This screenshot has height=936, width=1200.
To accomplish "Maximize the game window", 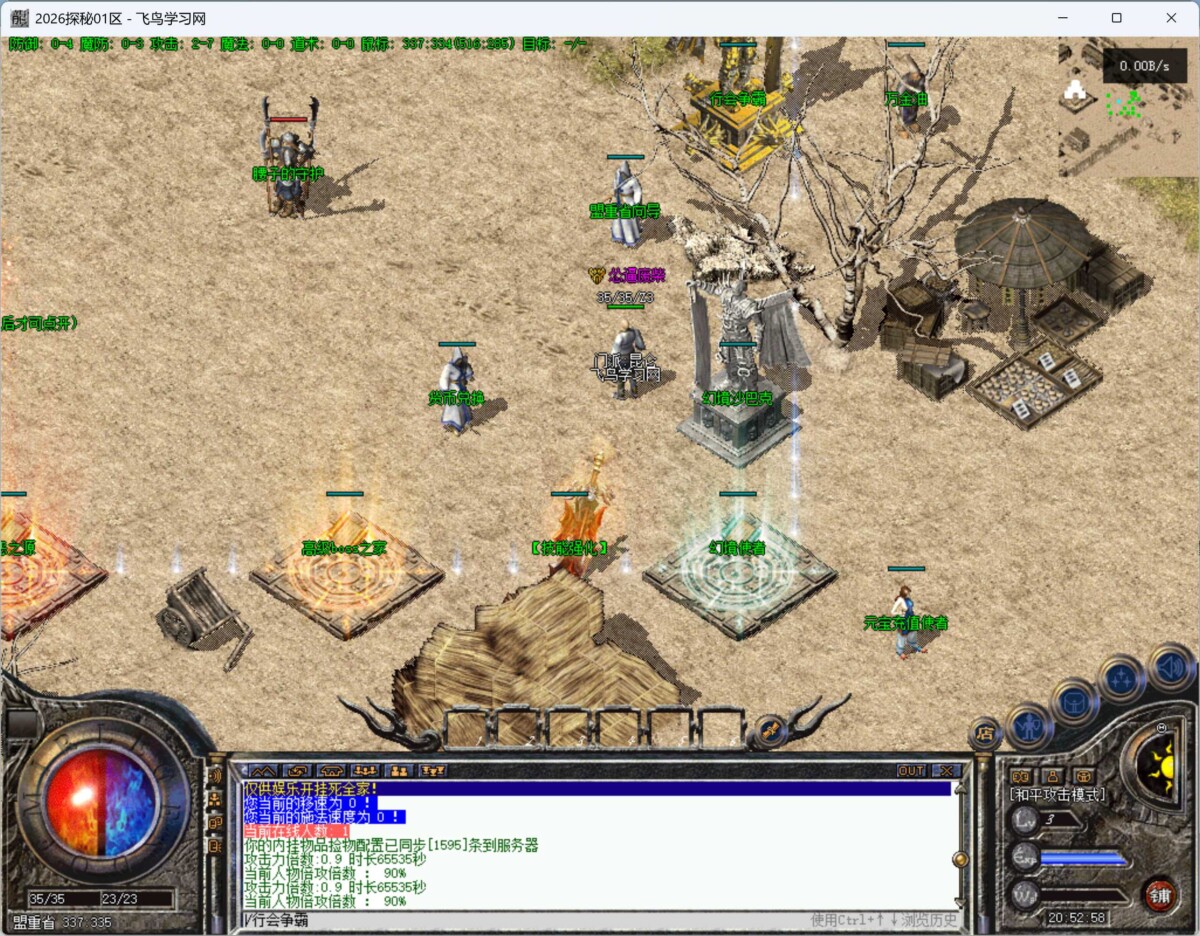I will pos(1117,18).
